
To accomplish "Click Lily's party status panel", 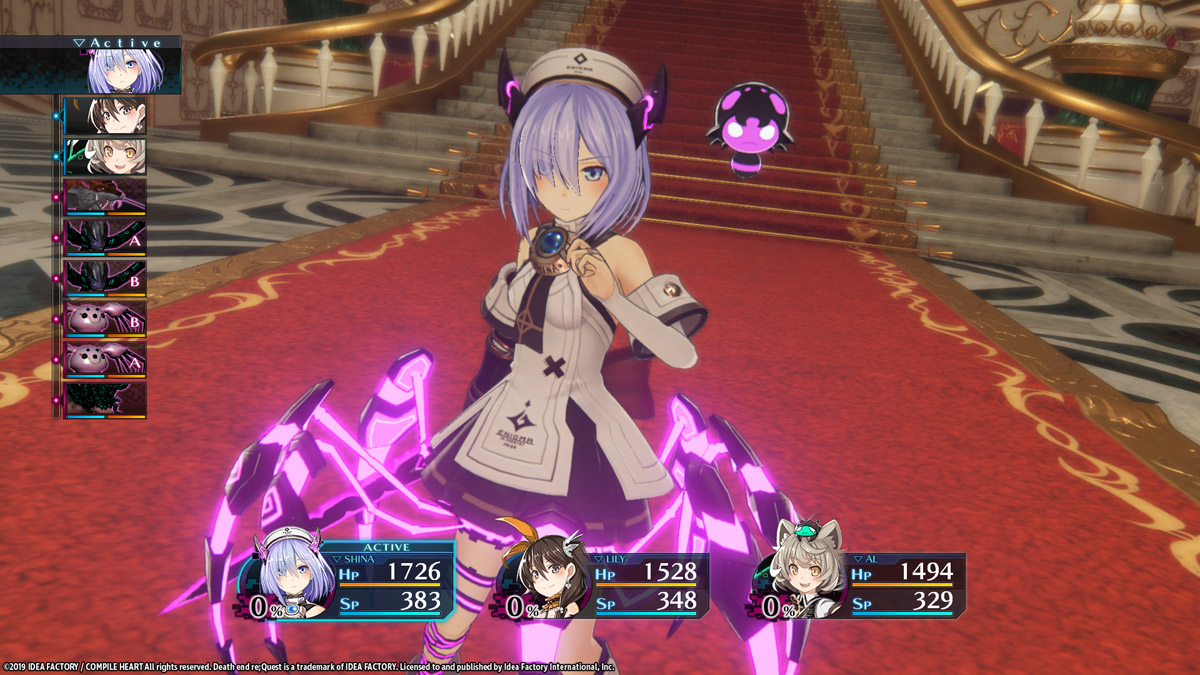I will pyautogui.click(x=605, y=587).
